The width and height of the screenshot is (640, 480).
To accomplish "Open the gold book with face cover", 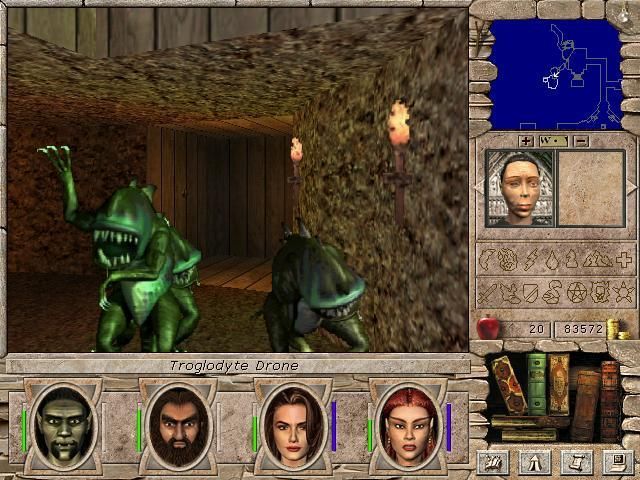I will coord(558,382).
